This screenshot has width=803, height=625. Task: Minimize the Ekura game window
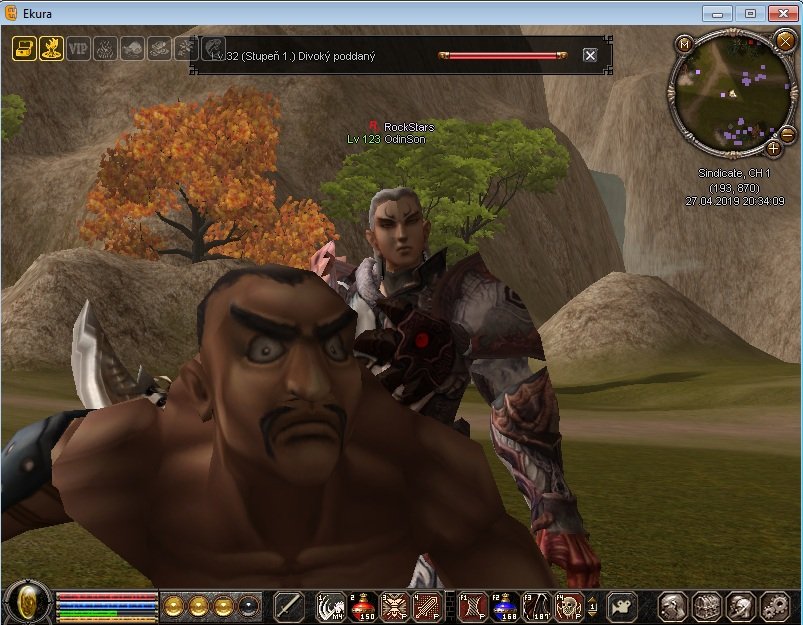(x=717, y=13)
